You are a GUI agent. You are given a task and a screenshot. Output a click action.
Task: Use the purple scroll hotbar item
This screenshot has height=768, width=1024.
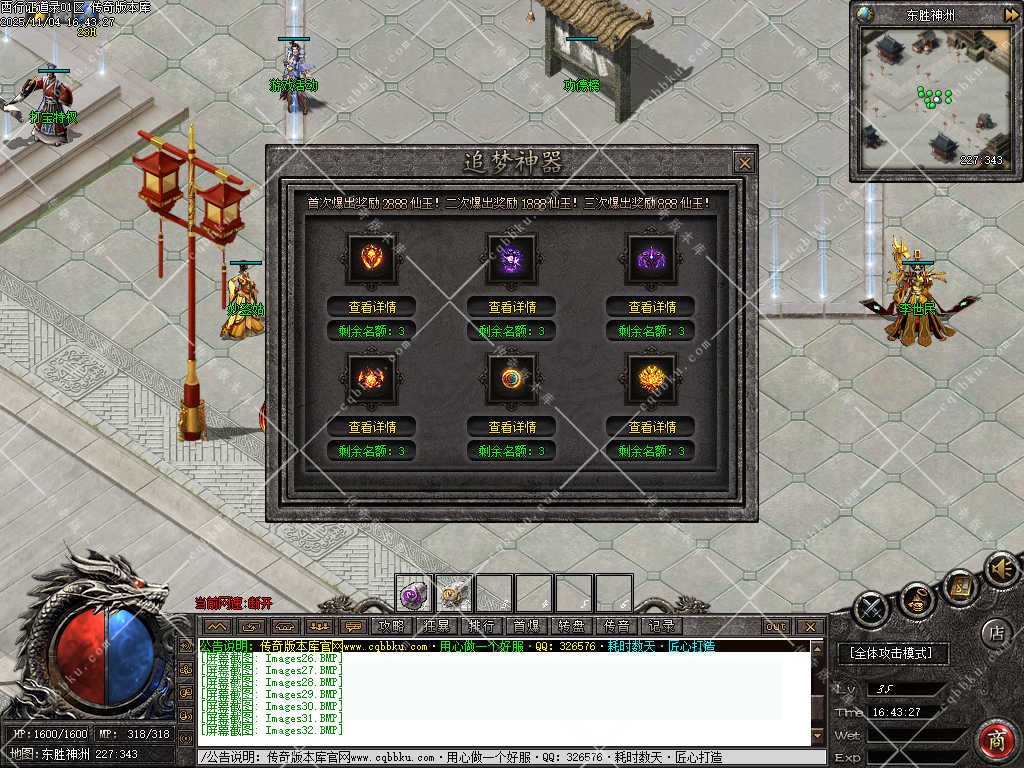tap(414, 594)
